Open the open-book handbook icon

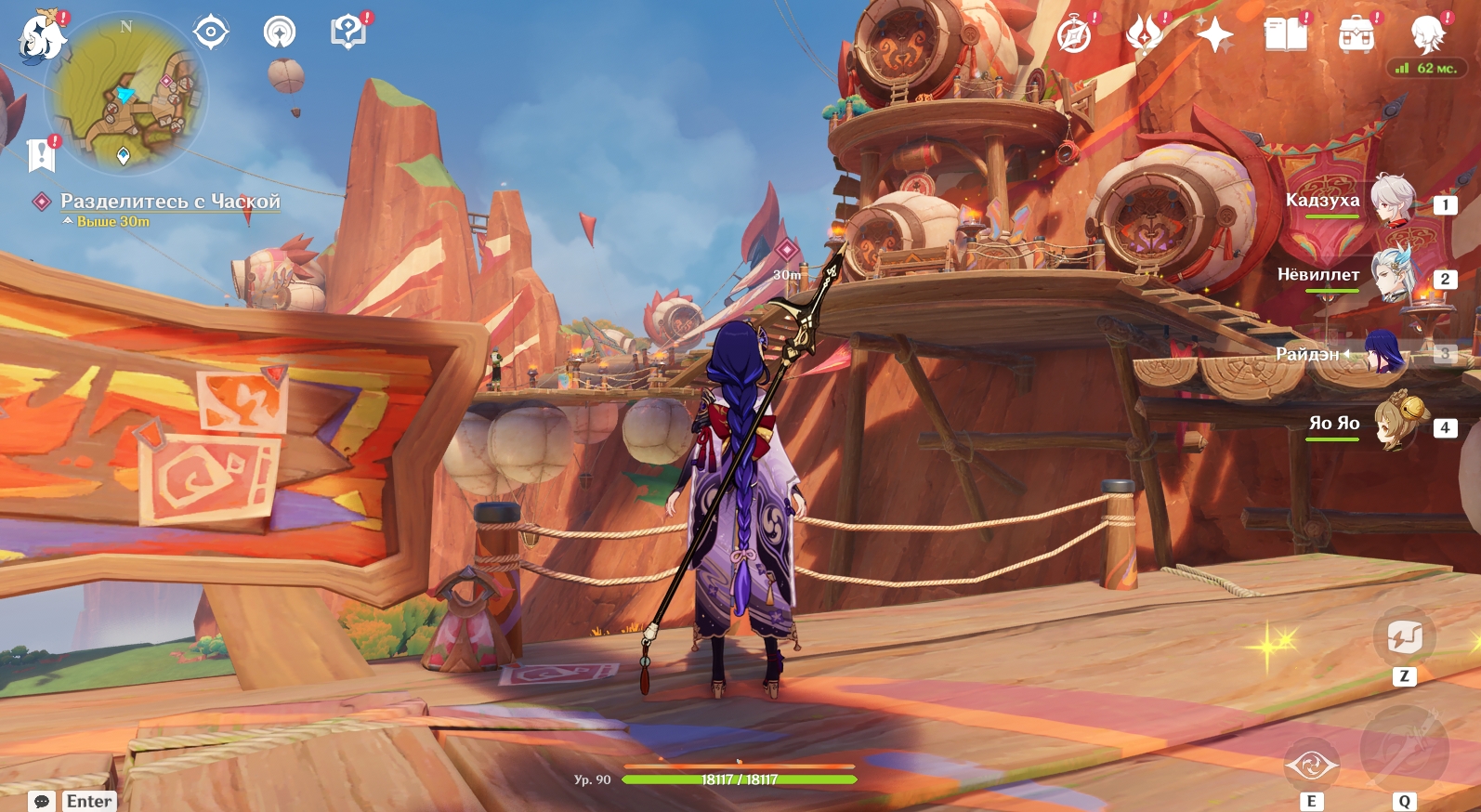[x=1286, y=36]
